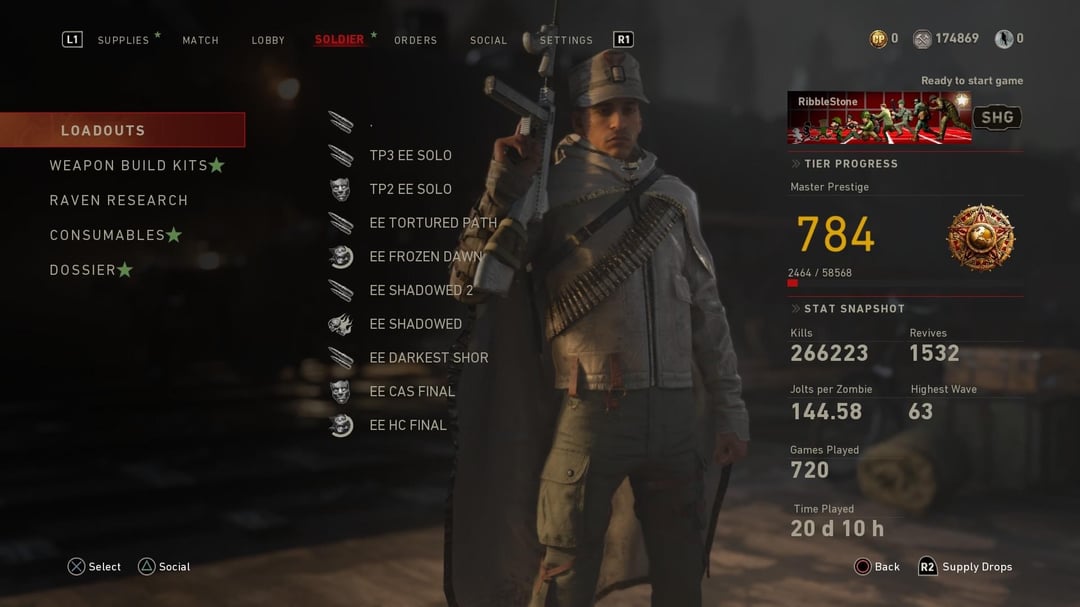This screenshot has height=607, width=1080.
Task: Open the Match tab
Action: 200,40
